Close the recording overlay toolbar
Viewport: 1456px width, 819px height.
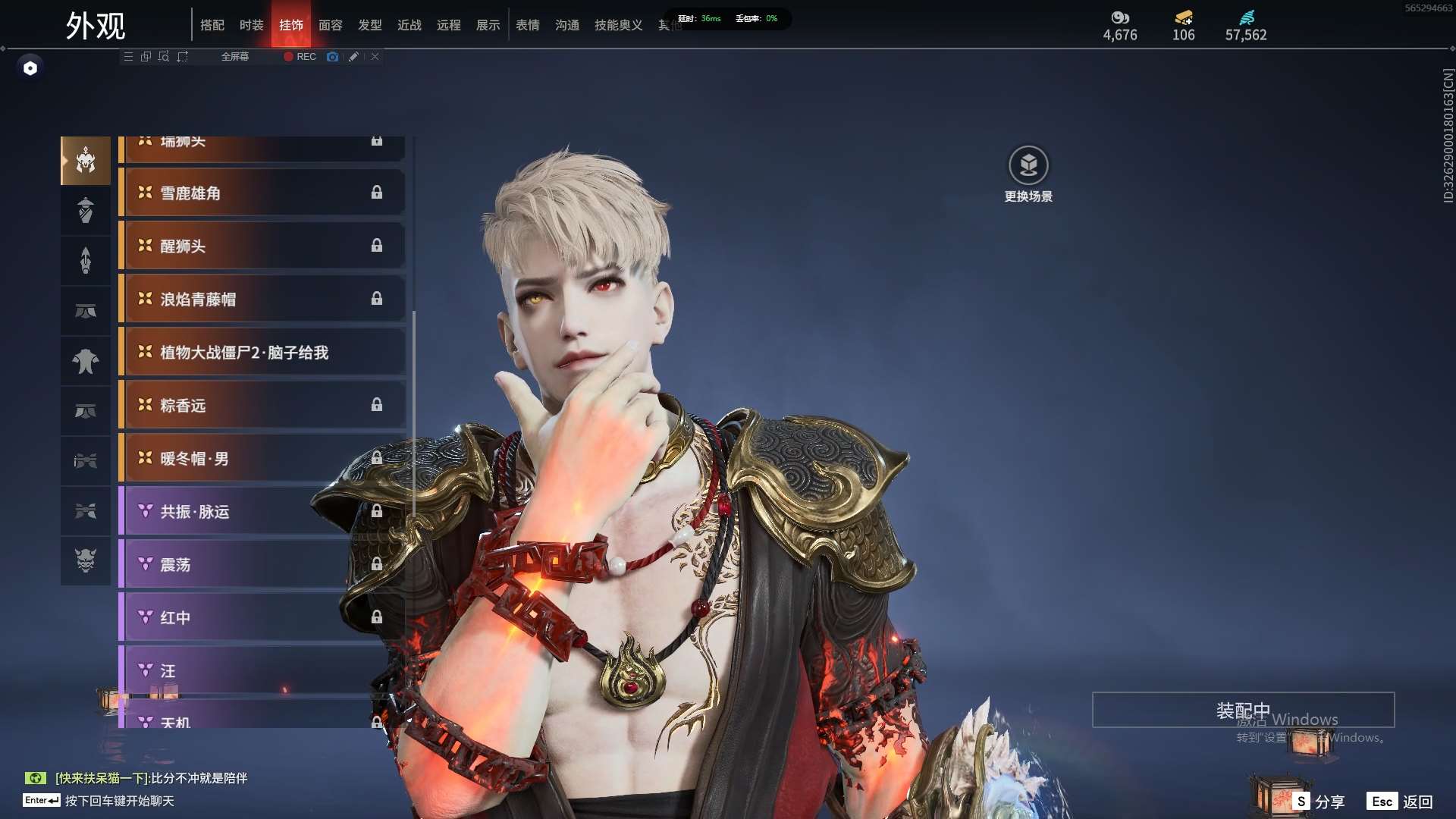(x=375, y=57)
